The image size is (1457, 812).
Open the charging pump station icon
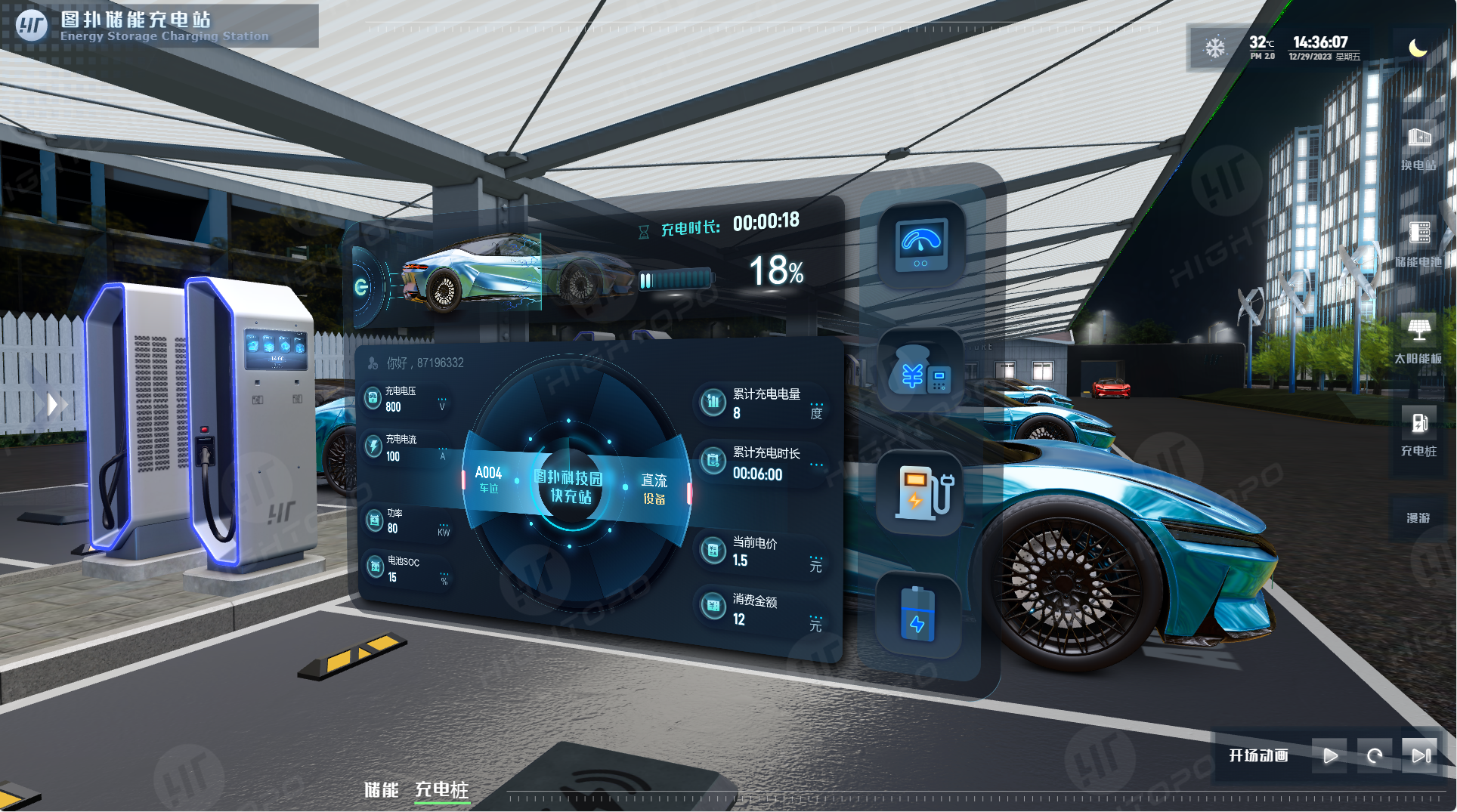921,493
